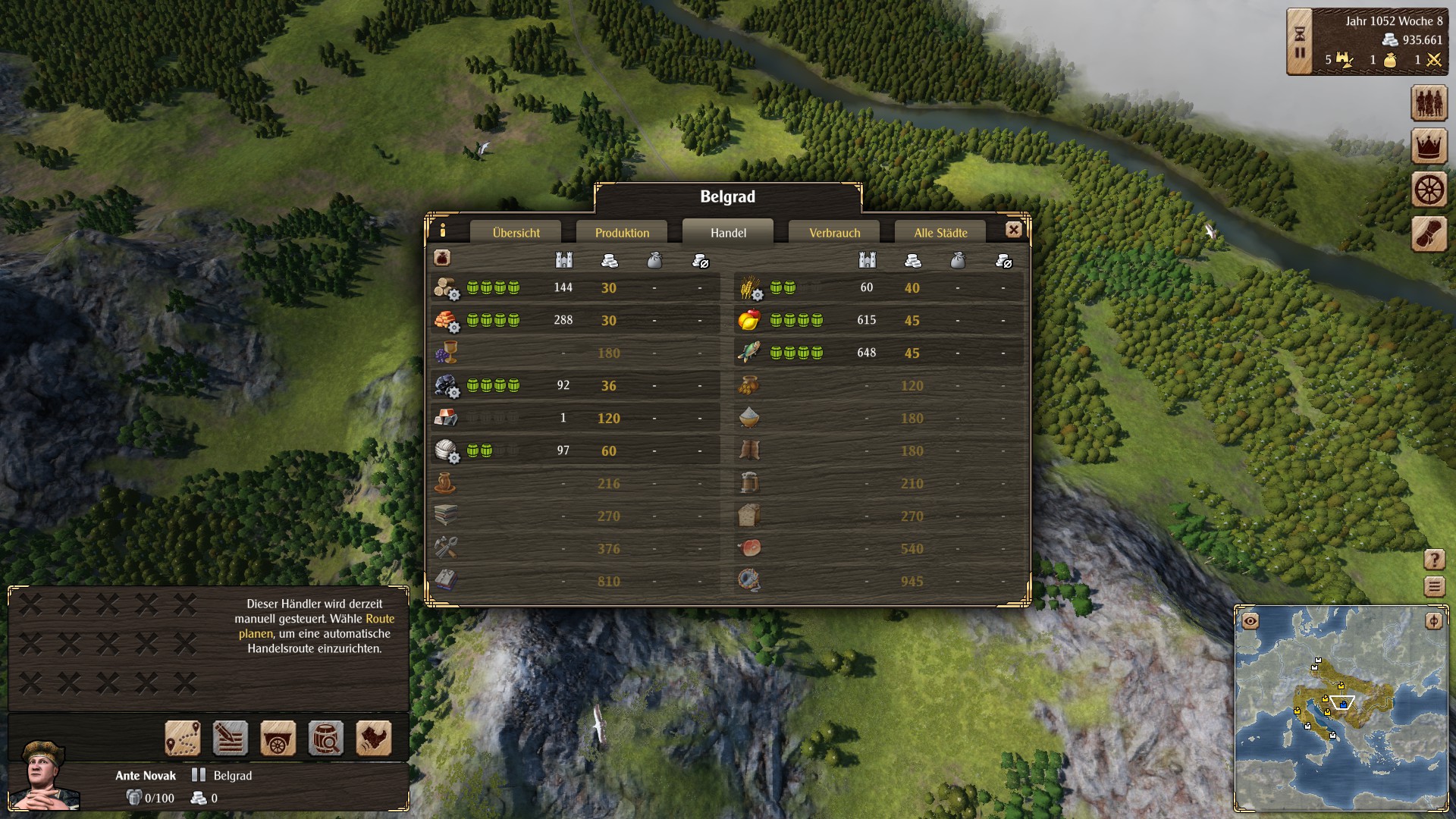Plan a trade route for merchant
Image resolution: width=1456 pixels, height=819 pixels.
[183, 738]
